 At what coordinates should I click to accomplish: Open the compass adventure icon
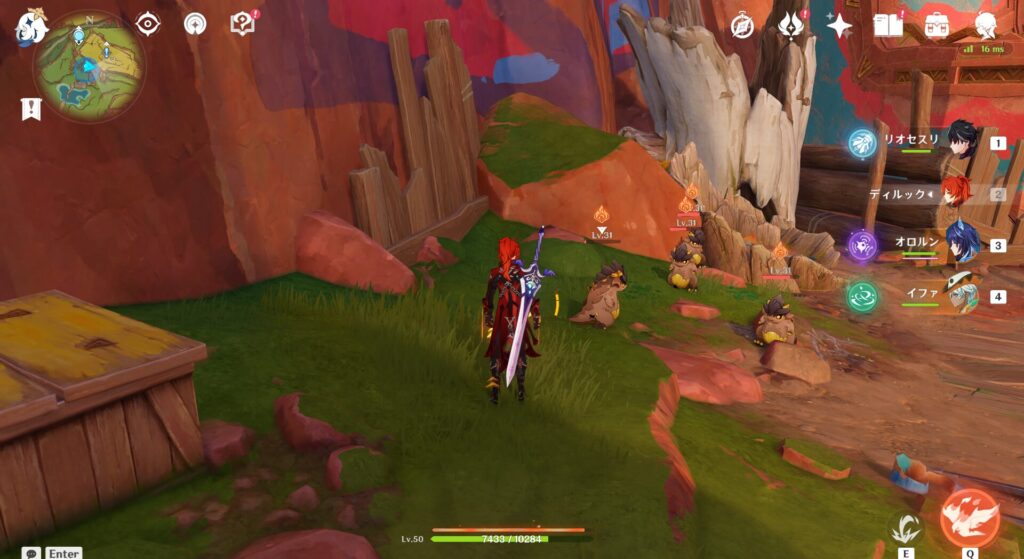pos(742,25)
